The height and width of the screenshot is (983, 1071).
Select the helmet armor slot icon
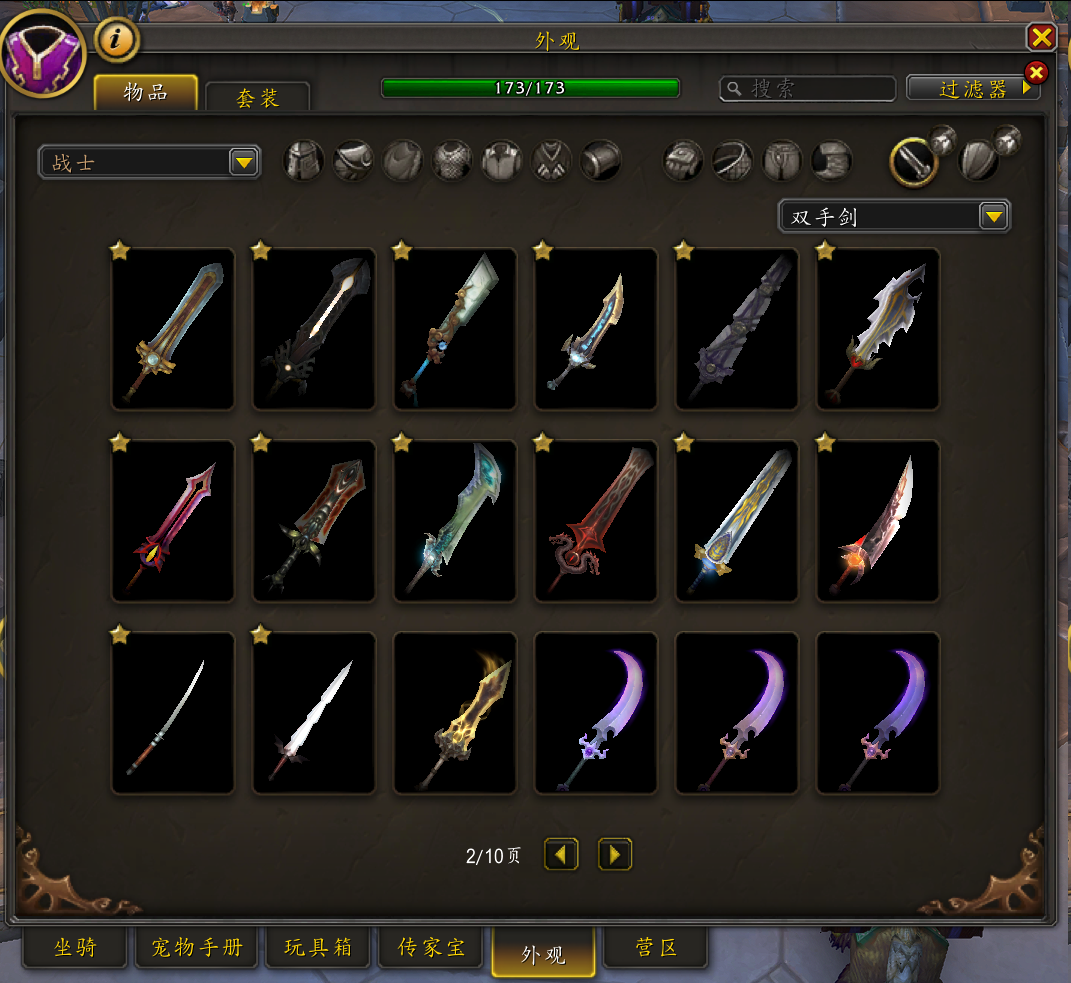304,160
